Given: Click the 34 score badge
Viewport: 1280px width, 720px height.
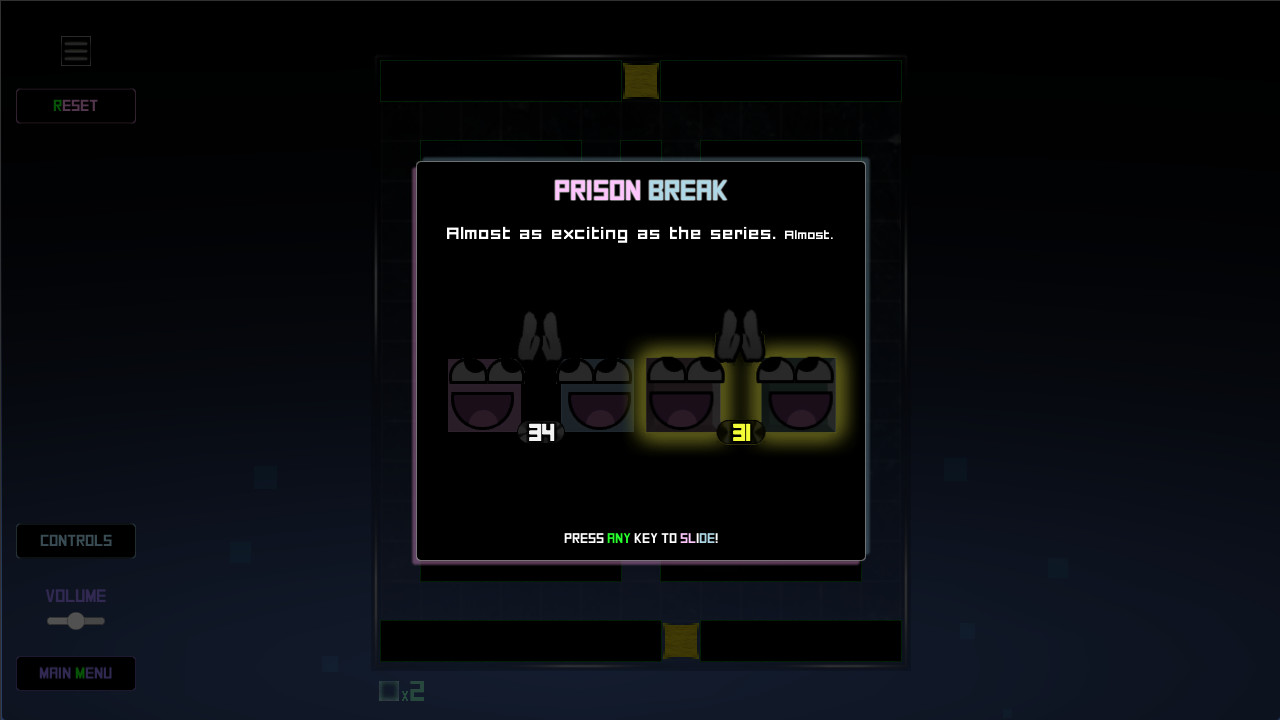Looking at the screenshot, I should pyautogui.click(x=543, y=433).
